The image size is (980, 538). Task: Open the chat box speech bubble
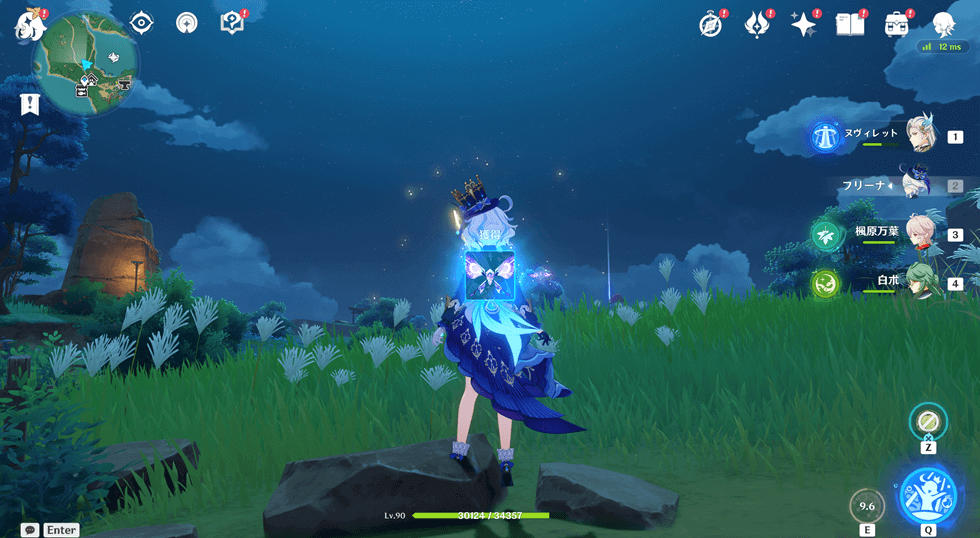[30, 530]
